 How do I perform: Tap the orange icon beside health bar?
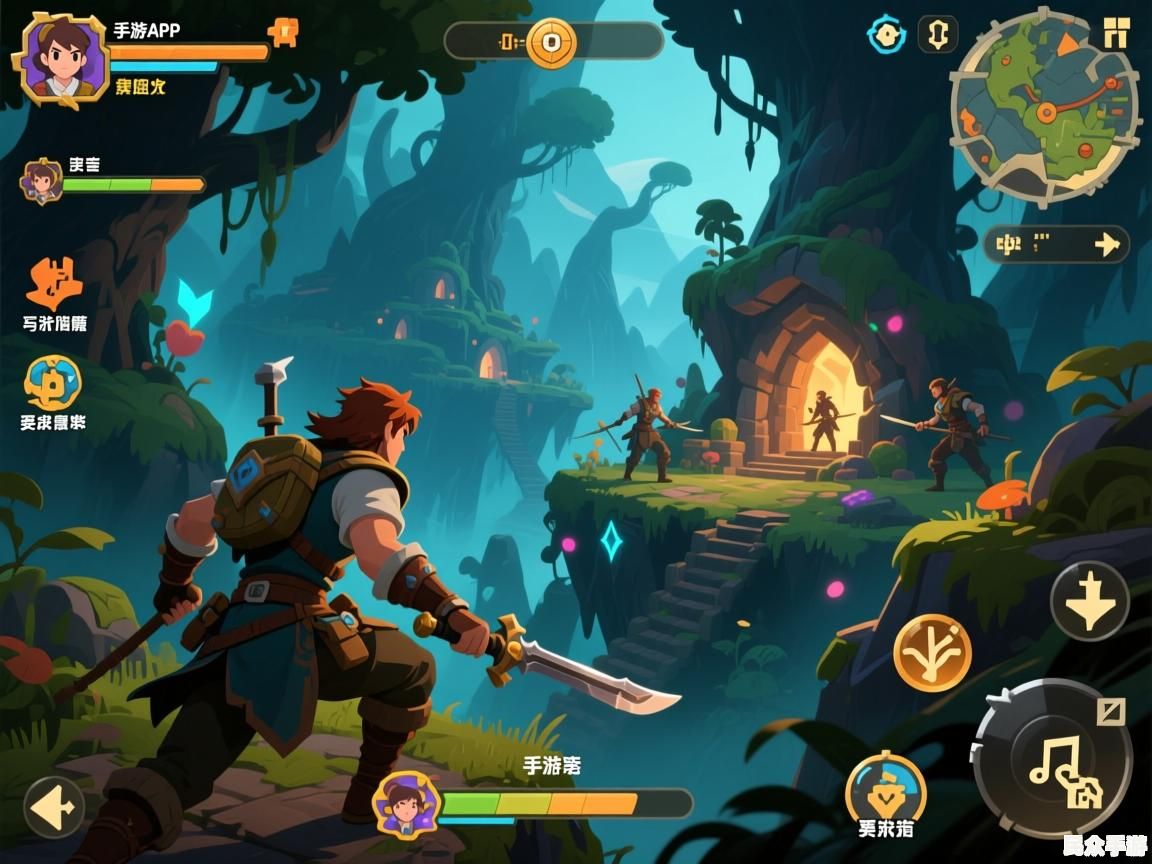283,34
